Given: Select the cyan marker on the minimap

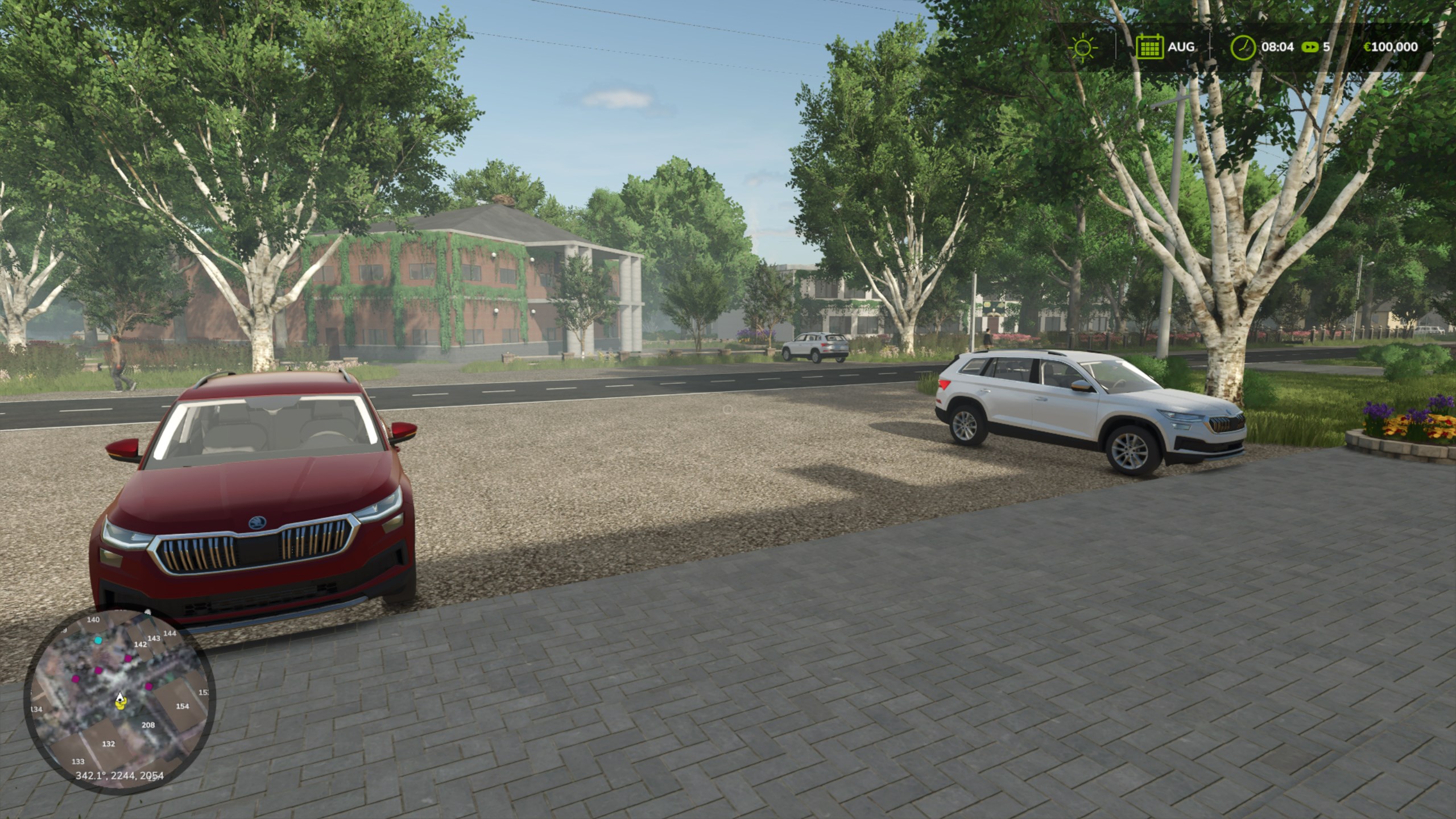Looking at the screenshot, I should [98, 640].
